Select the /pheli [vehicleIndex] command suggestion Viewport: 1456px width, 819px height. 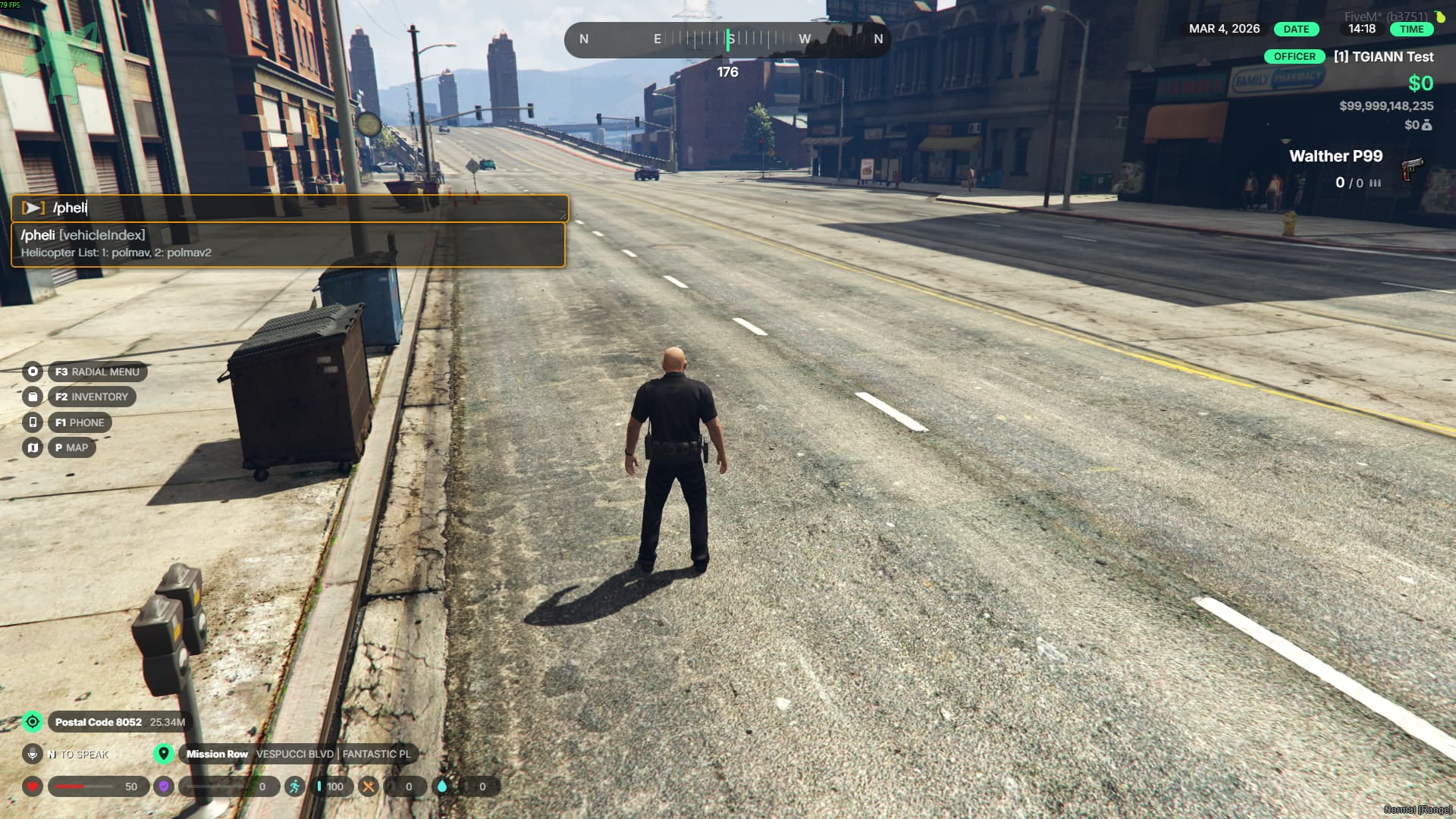(x=288, y=243)
